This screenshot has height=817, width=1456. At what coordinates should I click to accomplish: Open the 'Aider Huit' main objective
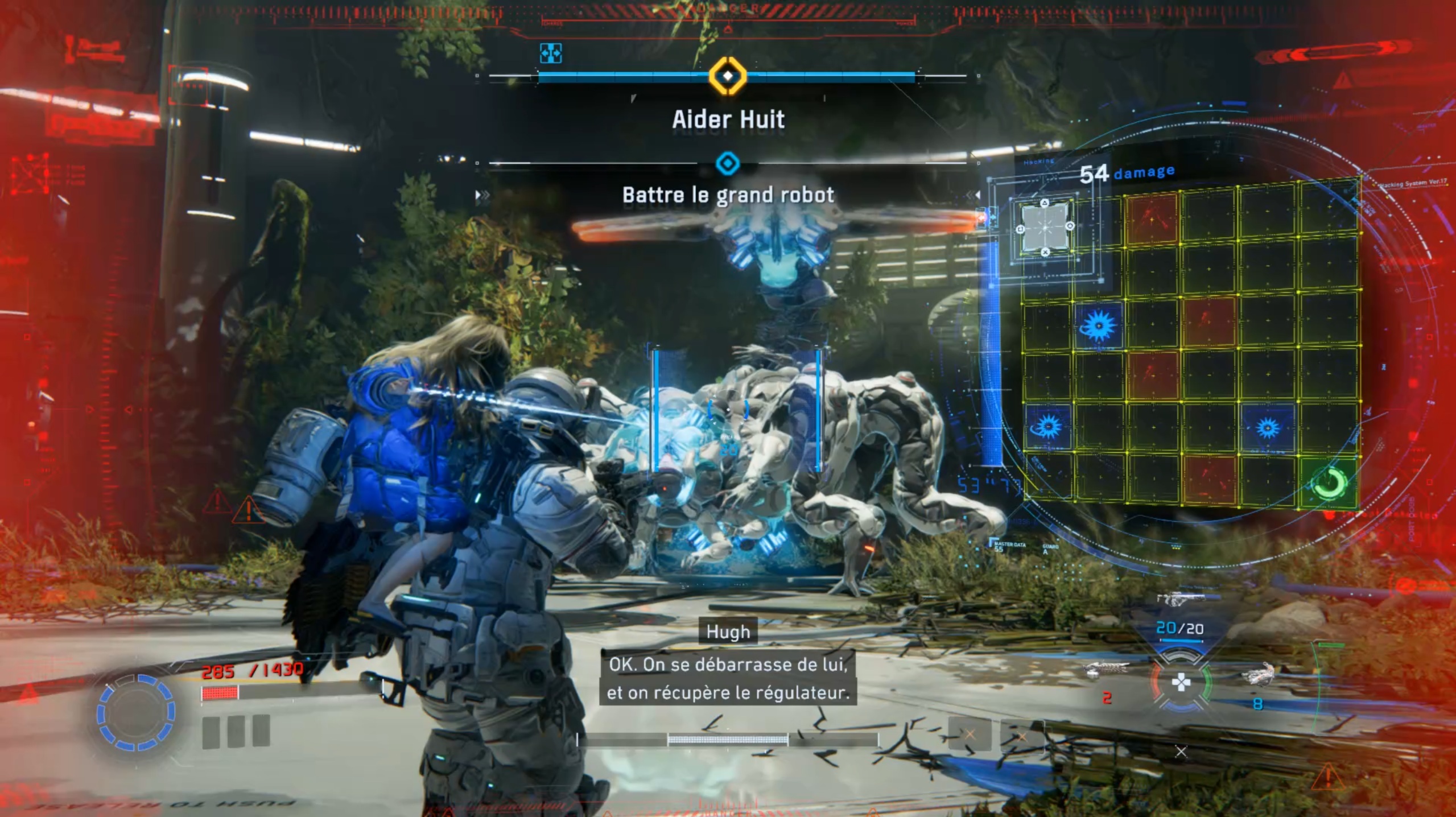(x=728, y=119)
